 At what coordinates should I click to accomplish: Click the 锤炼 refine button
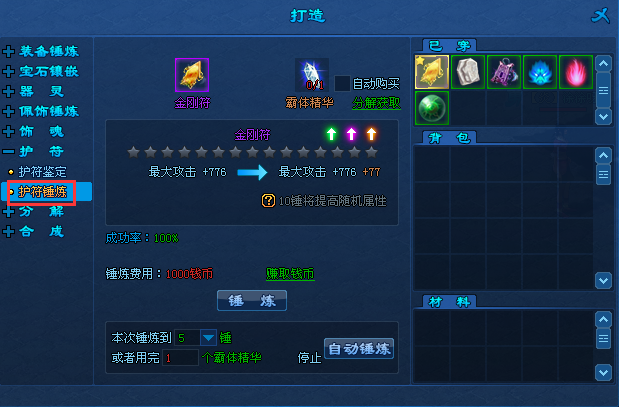252,300
